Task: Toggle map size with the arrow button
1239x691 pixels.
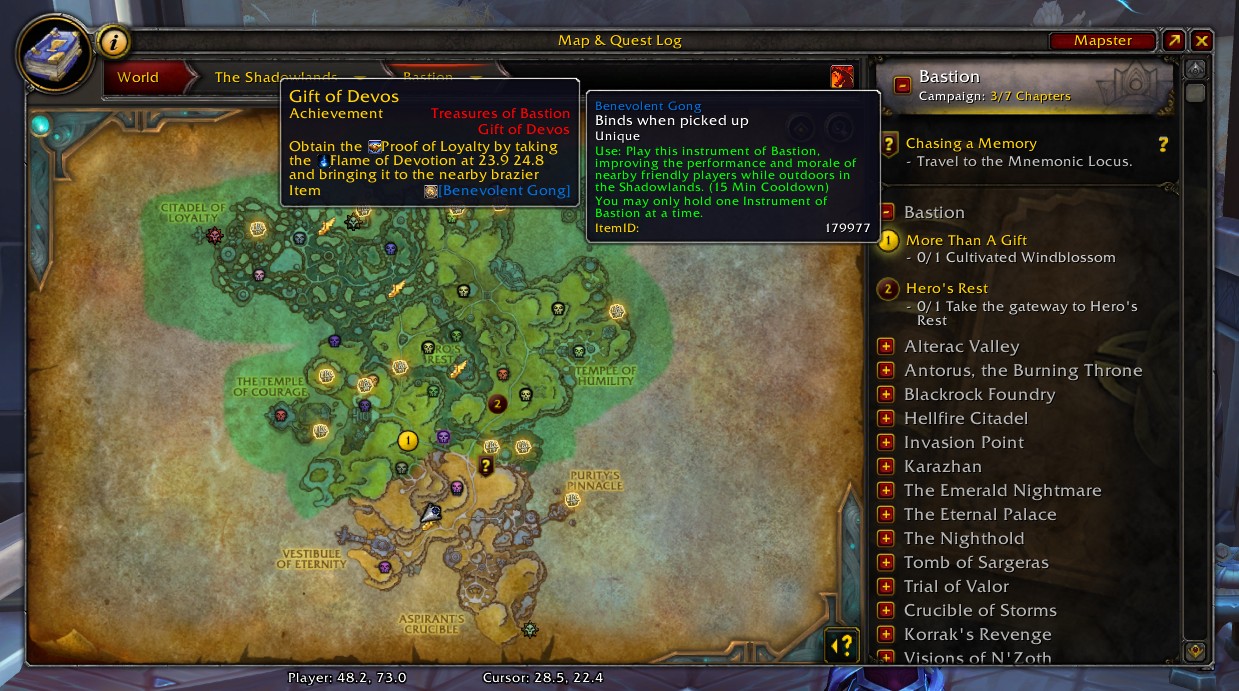Action: 1173,41
